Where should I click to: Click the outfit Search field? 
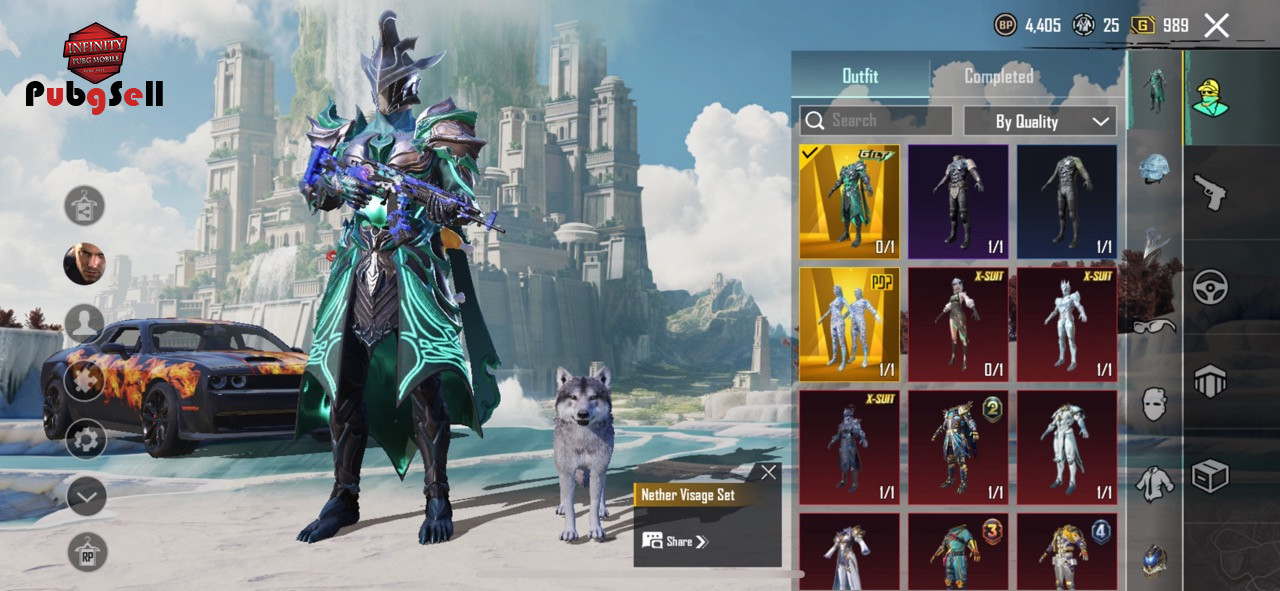click(876, 121)
